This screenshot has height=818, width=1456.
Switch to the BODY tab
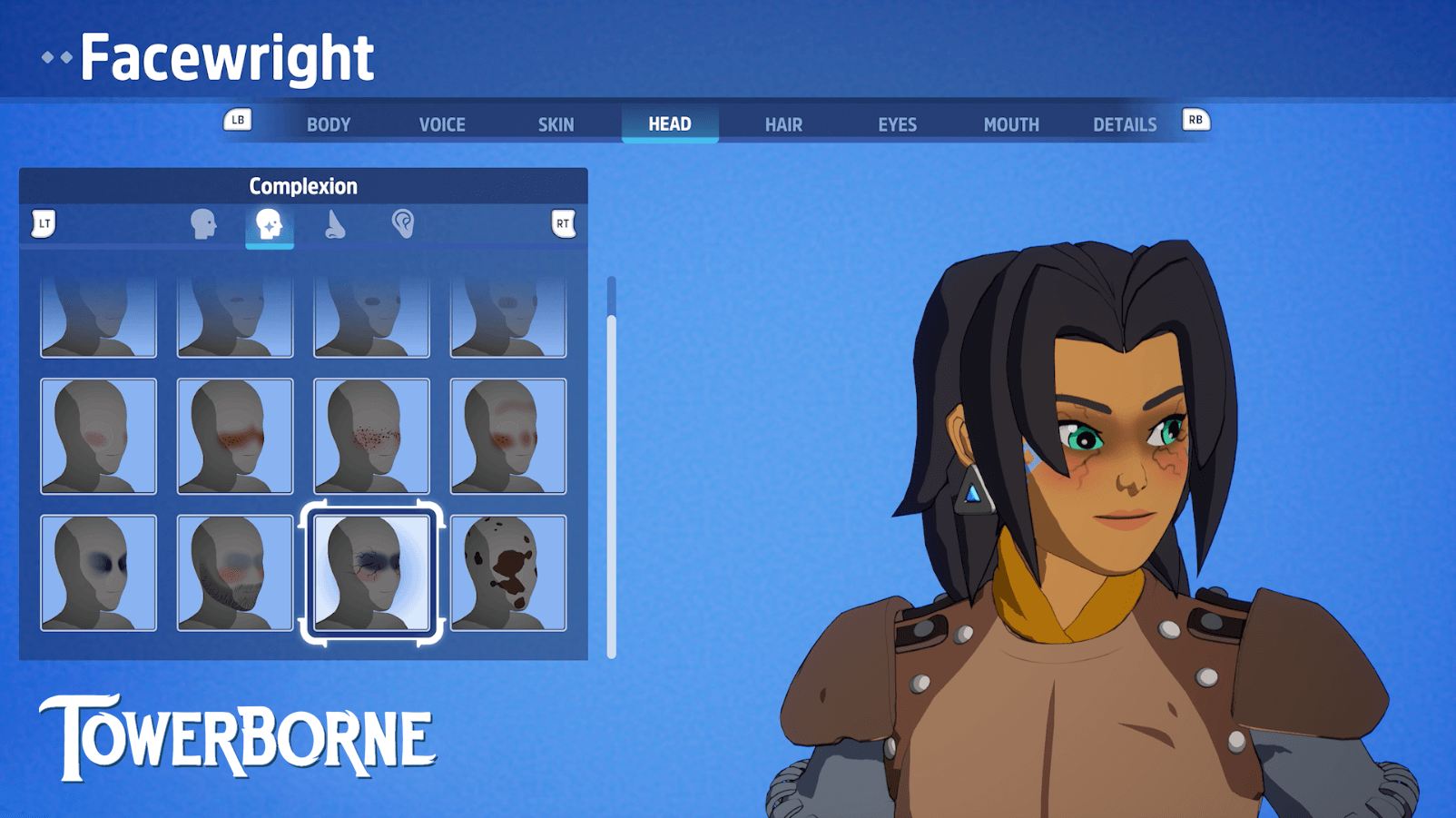328,124
